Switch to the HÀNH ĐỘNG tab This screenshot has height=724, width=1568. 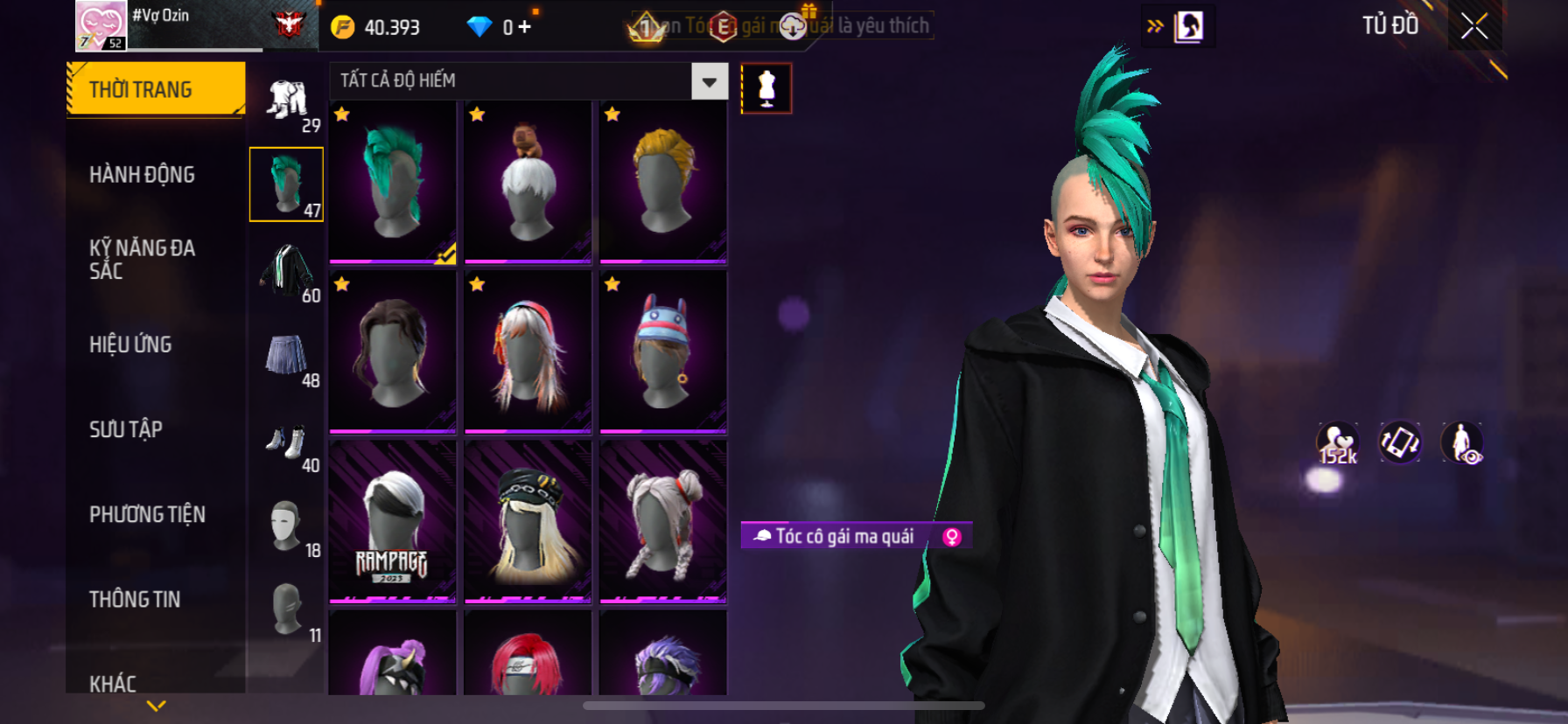pyautogui.click(x=142, y=175)
